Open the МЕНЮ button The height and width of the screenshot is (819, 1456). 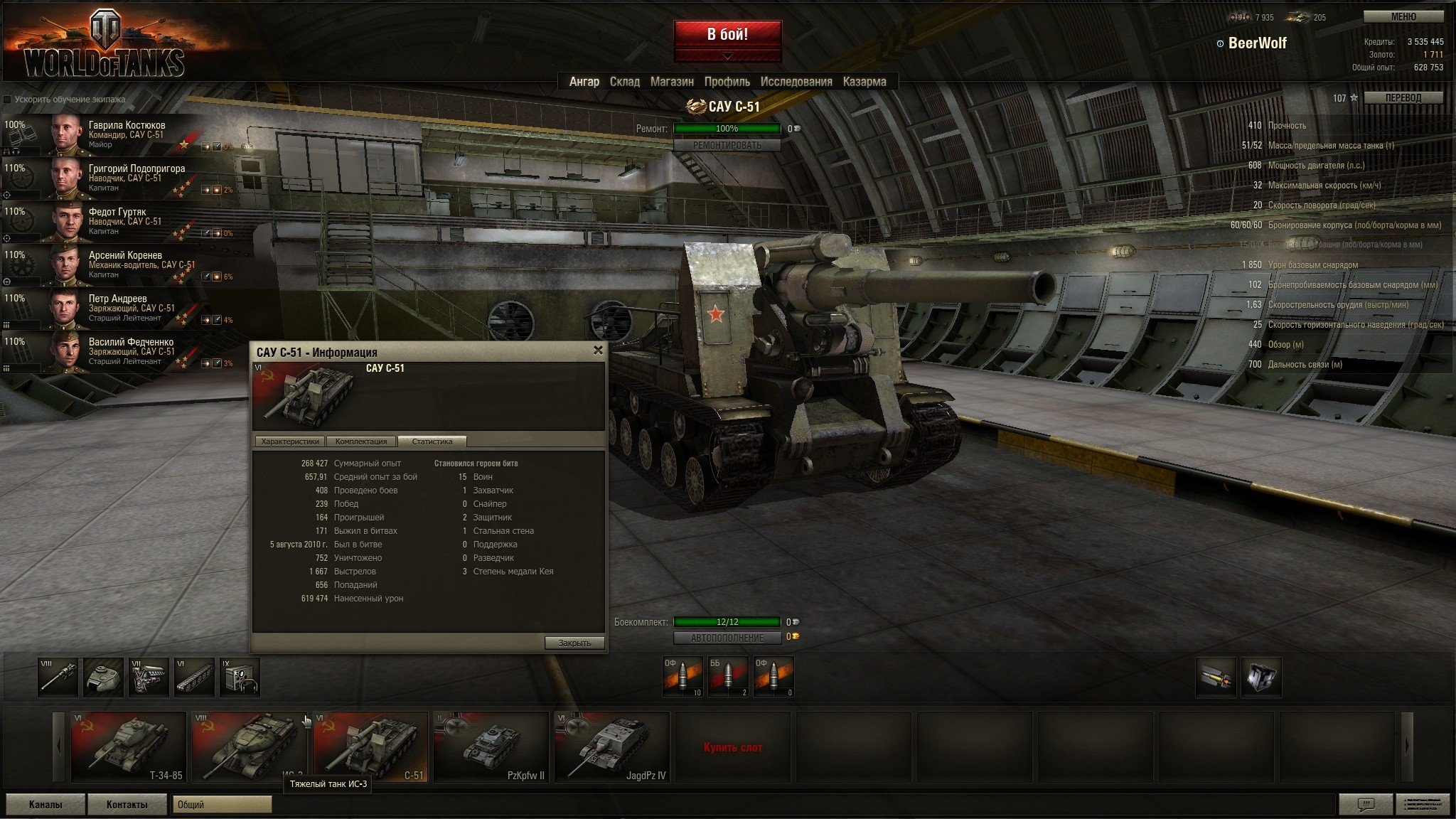[x=1403, y=17]
